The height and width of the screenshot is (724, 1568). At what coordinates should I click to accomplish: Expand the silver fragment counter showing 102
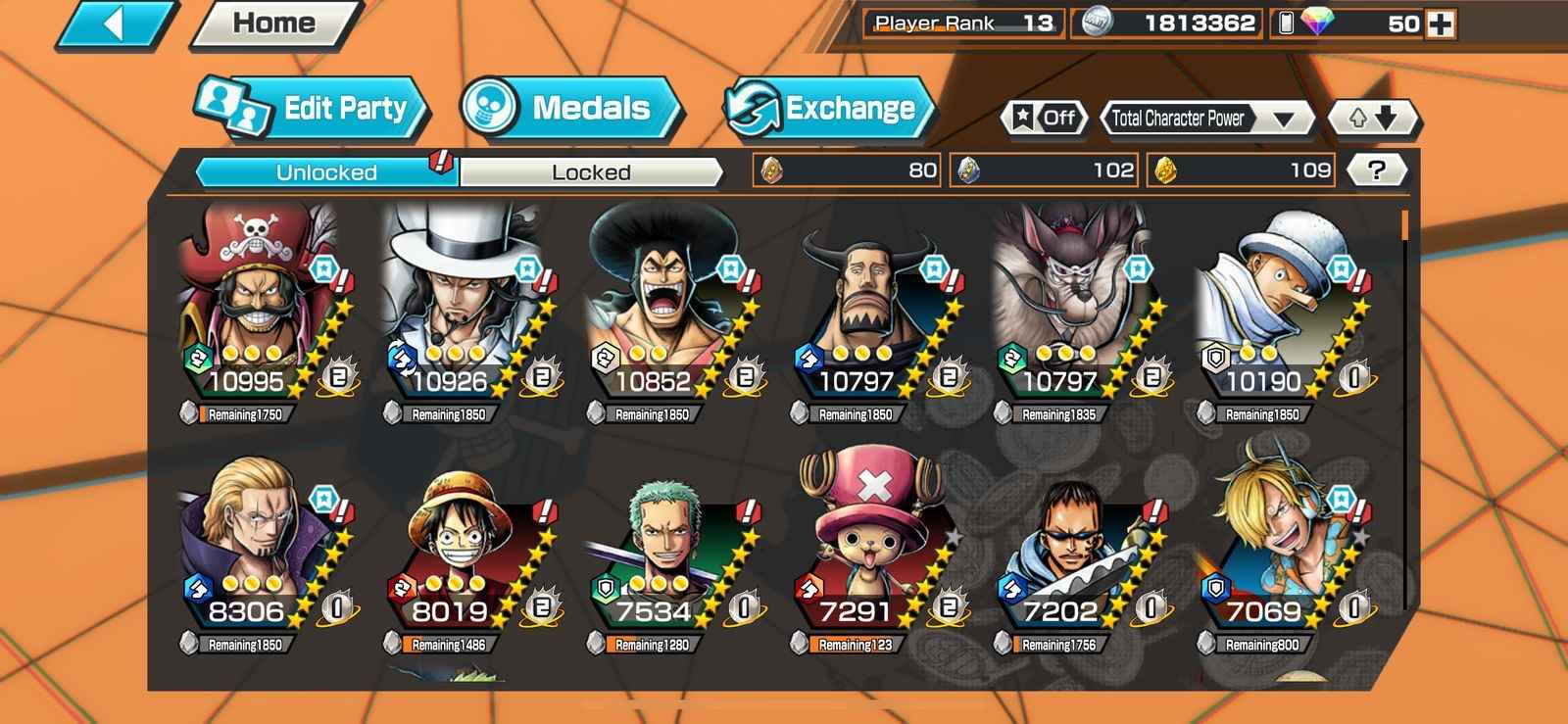click(x=1044, y=169)
